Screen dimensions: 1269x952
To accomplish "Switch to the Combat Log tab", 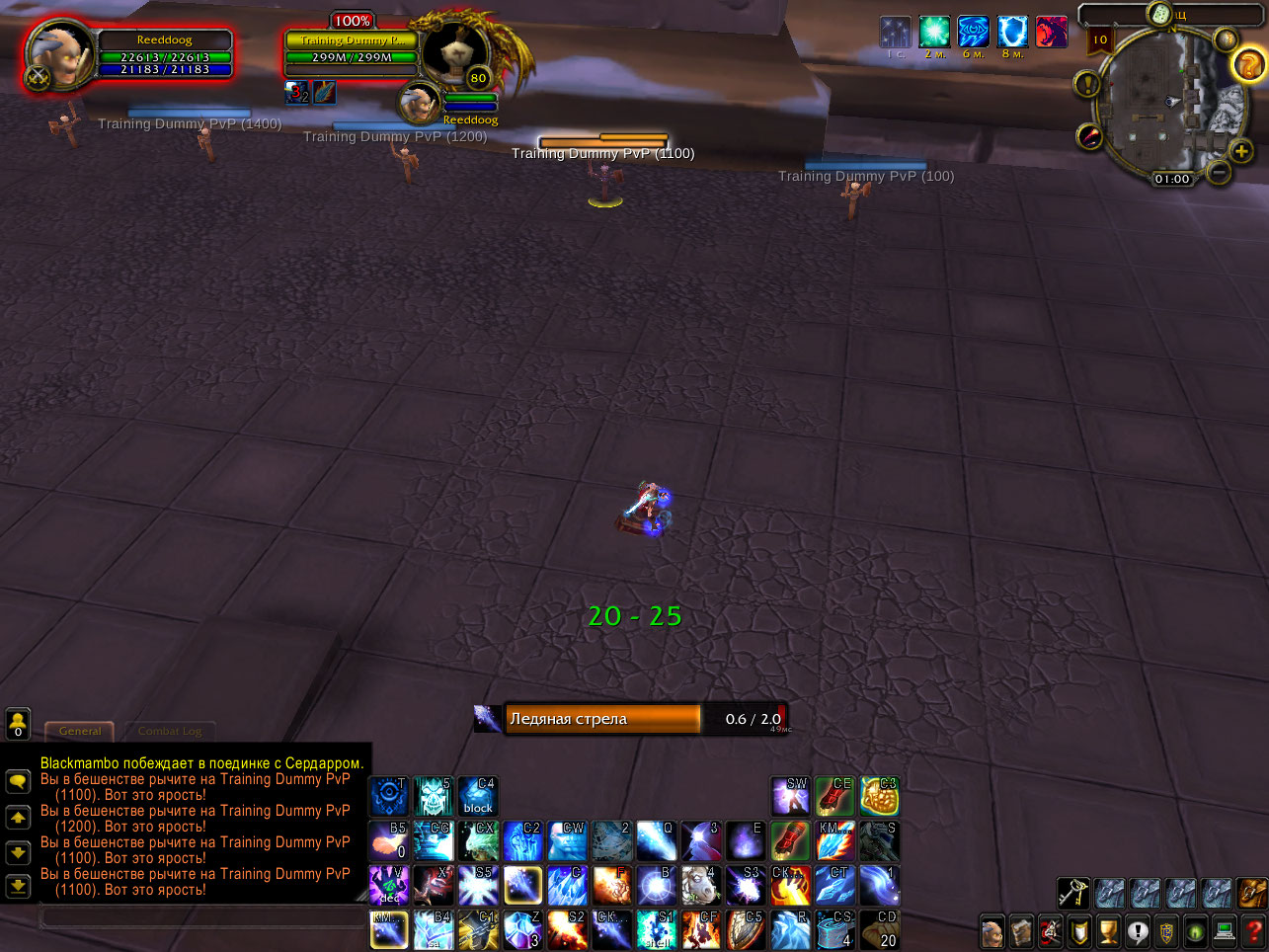I will click(x=173, y=732).
